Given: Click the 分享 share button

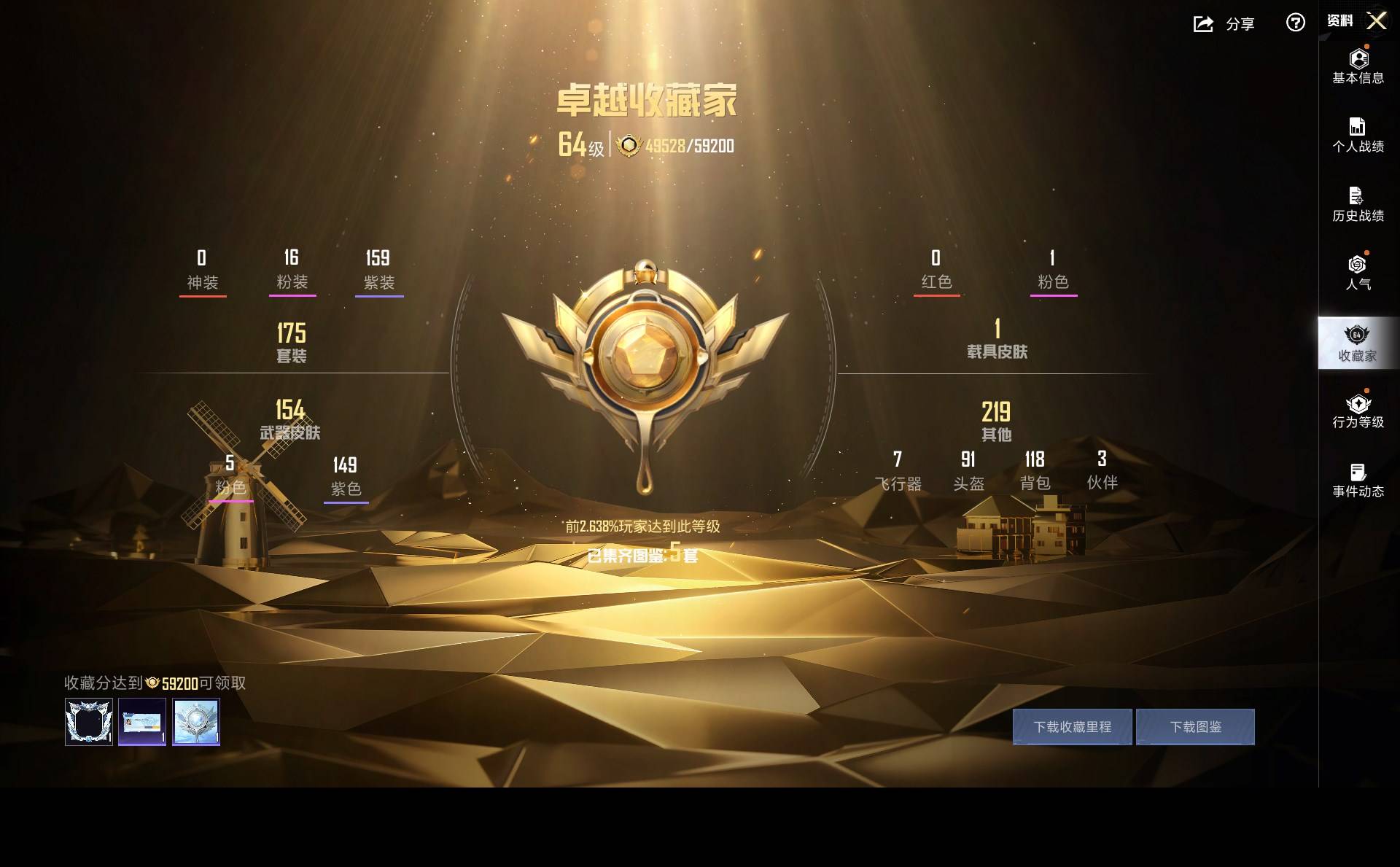Looking at the screenshot, I should (1224, 24).
